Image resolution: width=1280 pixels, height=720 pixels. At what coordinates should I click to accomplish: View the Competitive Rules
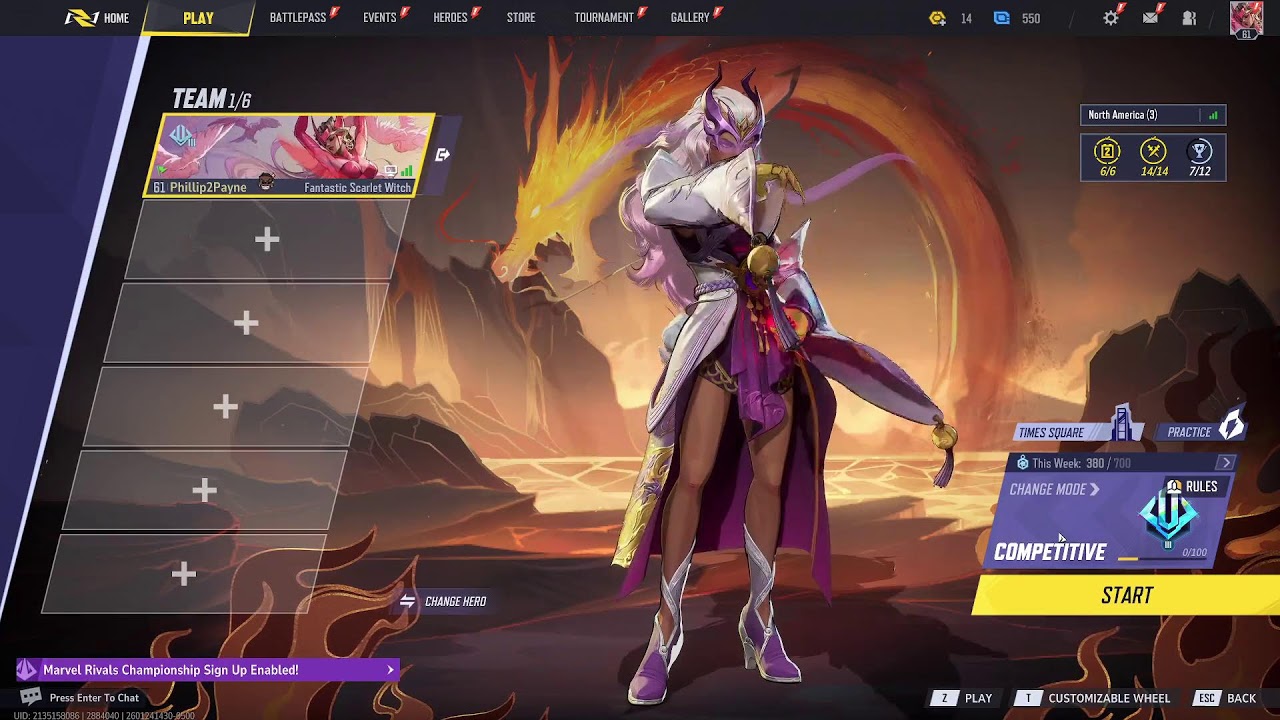pos(1194,487)
